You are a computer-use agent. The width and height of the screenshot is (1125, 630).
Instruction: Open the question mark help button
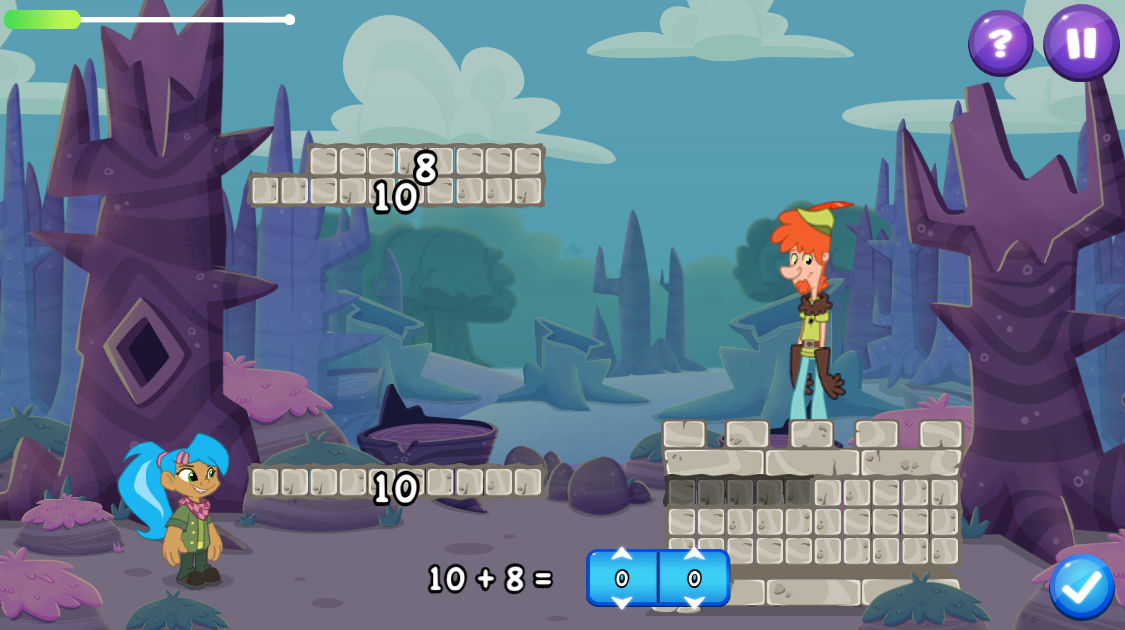coord(1000,43)
